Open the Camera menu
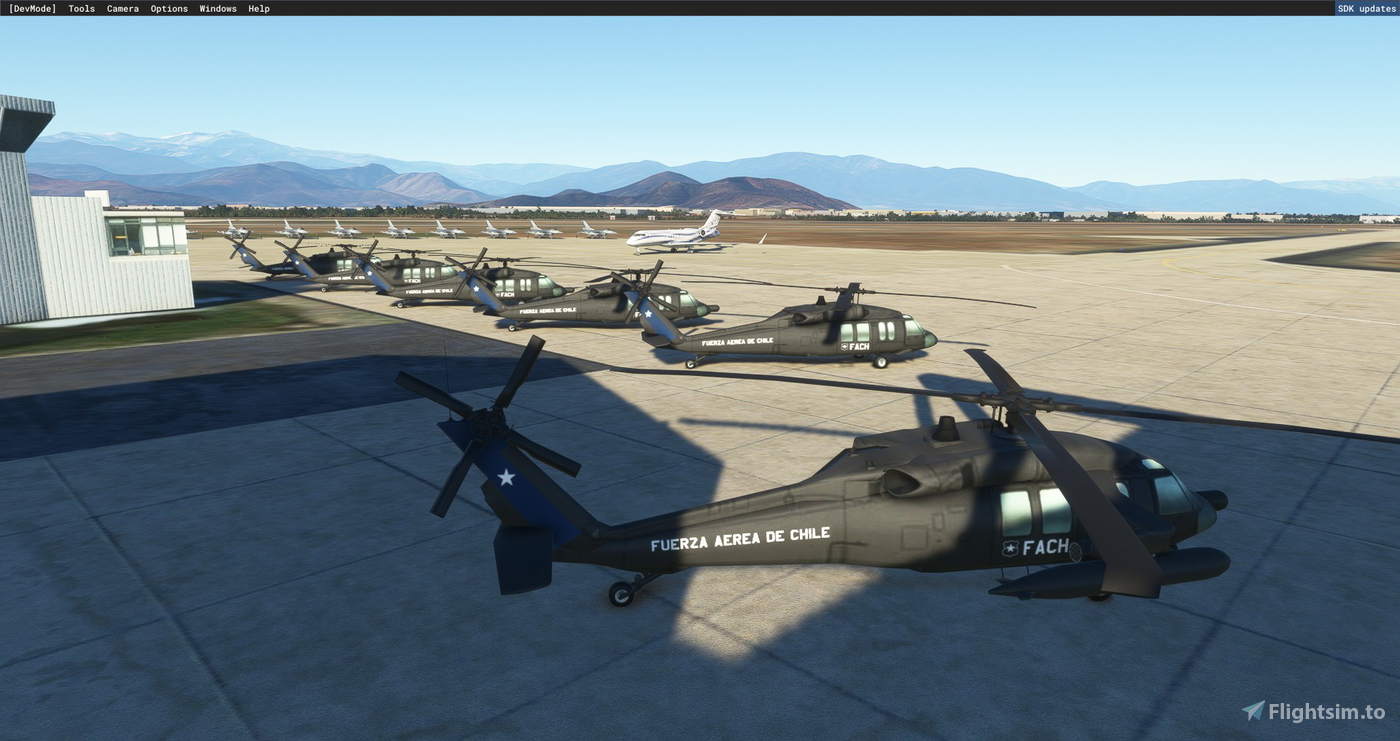The width and height of the screenshot is (1400, 741). (x=122, y=8)
